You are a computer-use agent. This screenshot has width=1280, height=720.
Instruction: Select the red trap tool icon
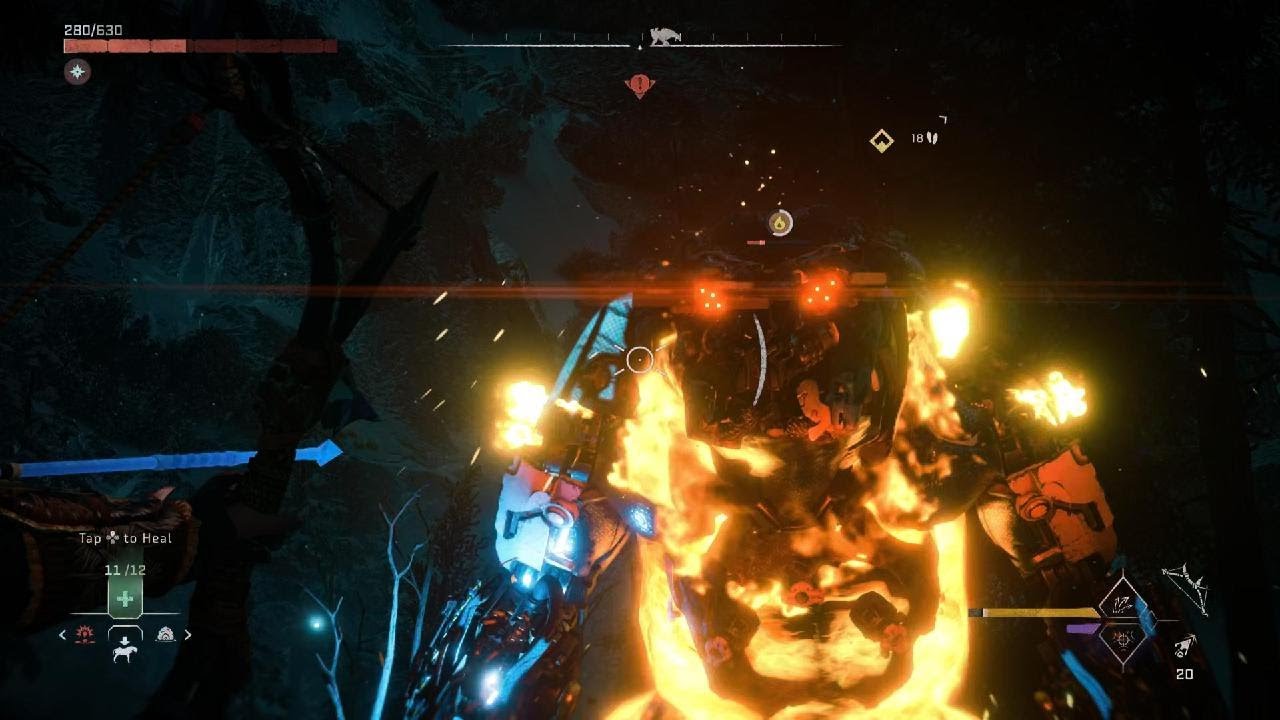86,634
